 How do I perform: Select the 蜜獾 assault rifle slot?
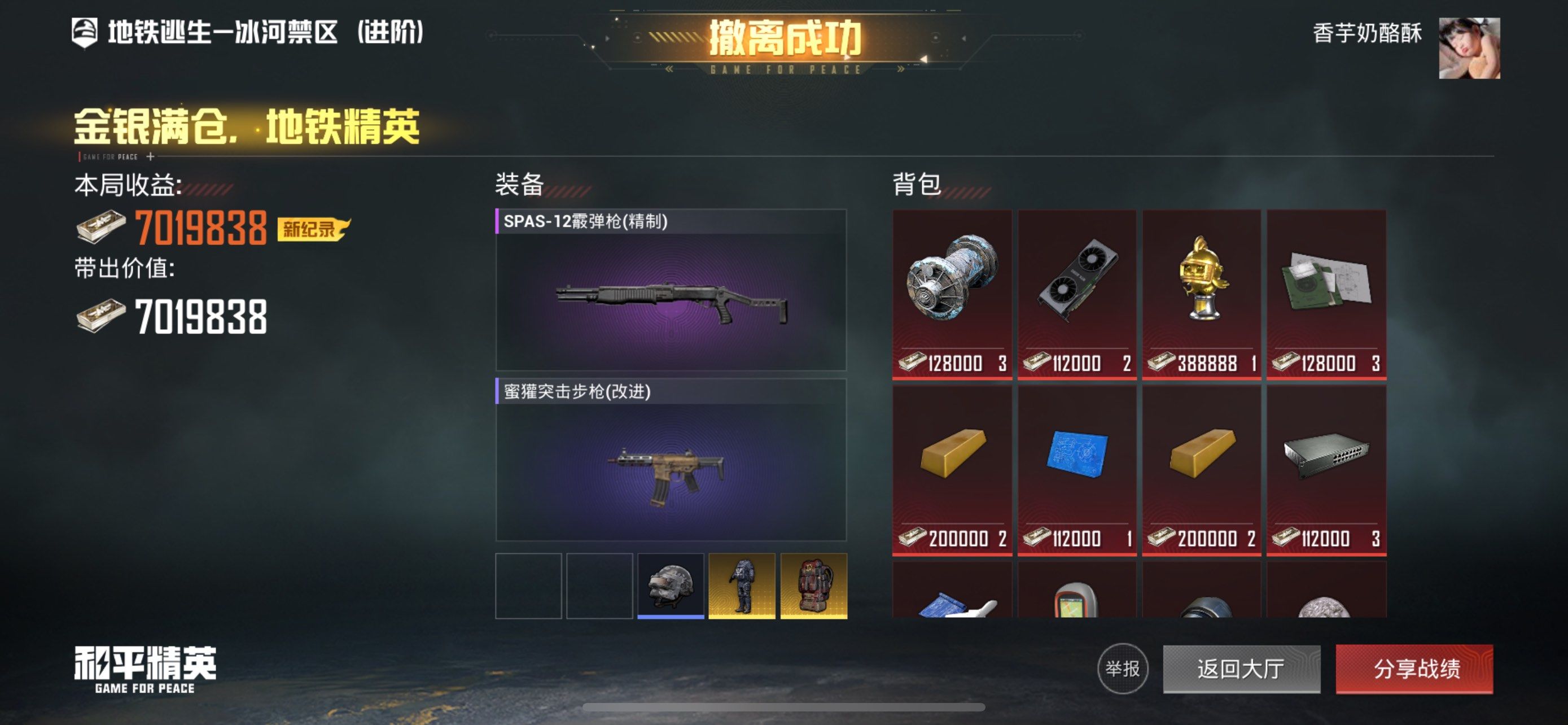click(671, 460)
